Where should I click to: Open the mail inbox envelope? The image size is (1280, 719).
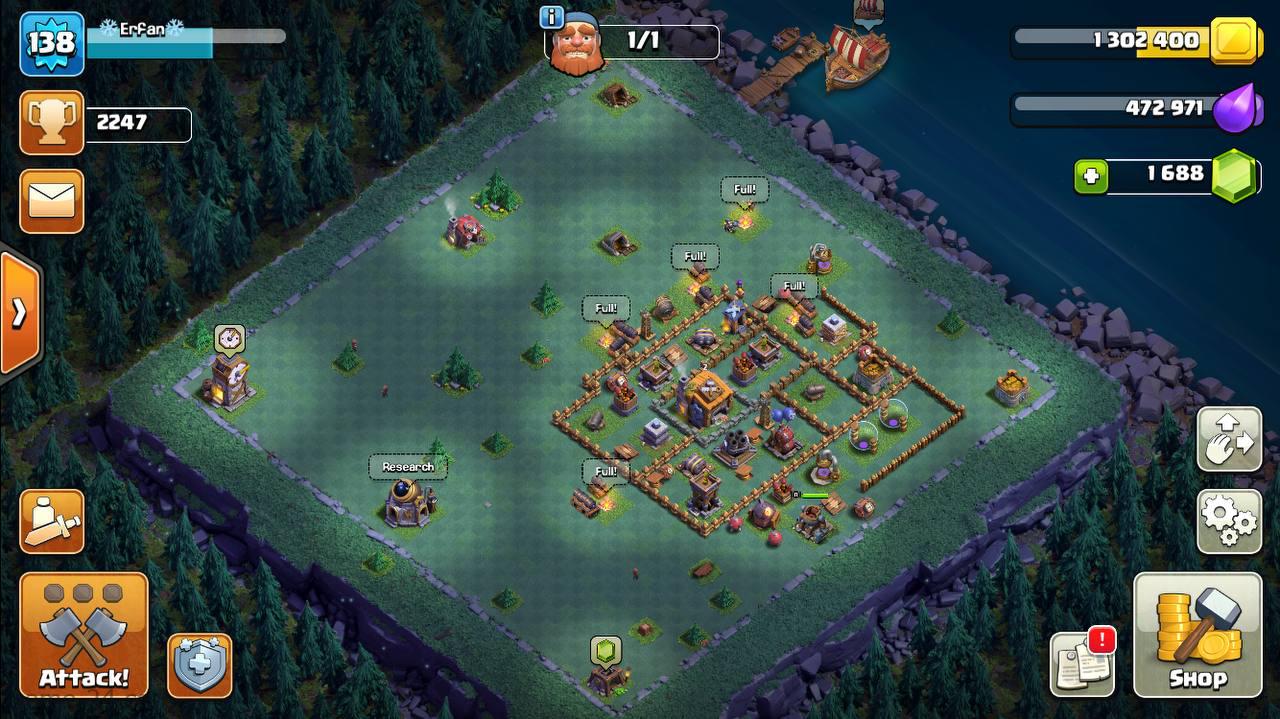pos(51,201)
